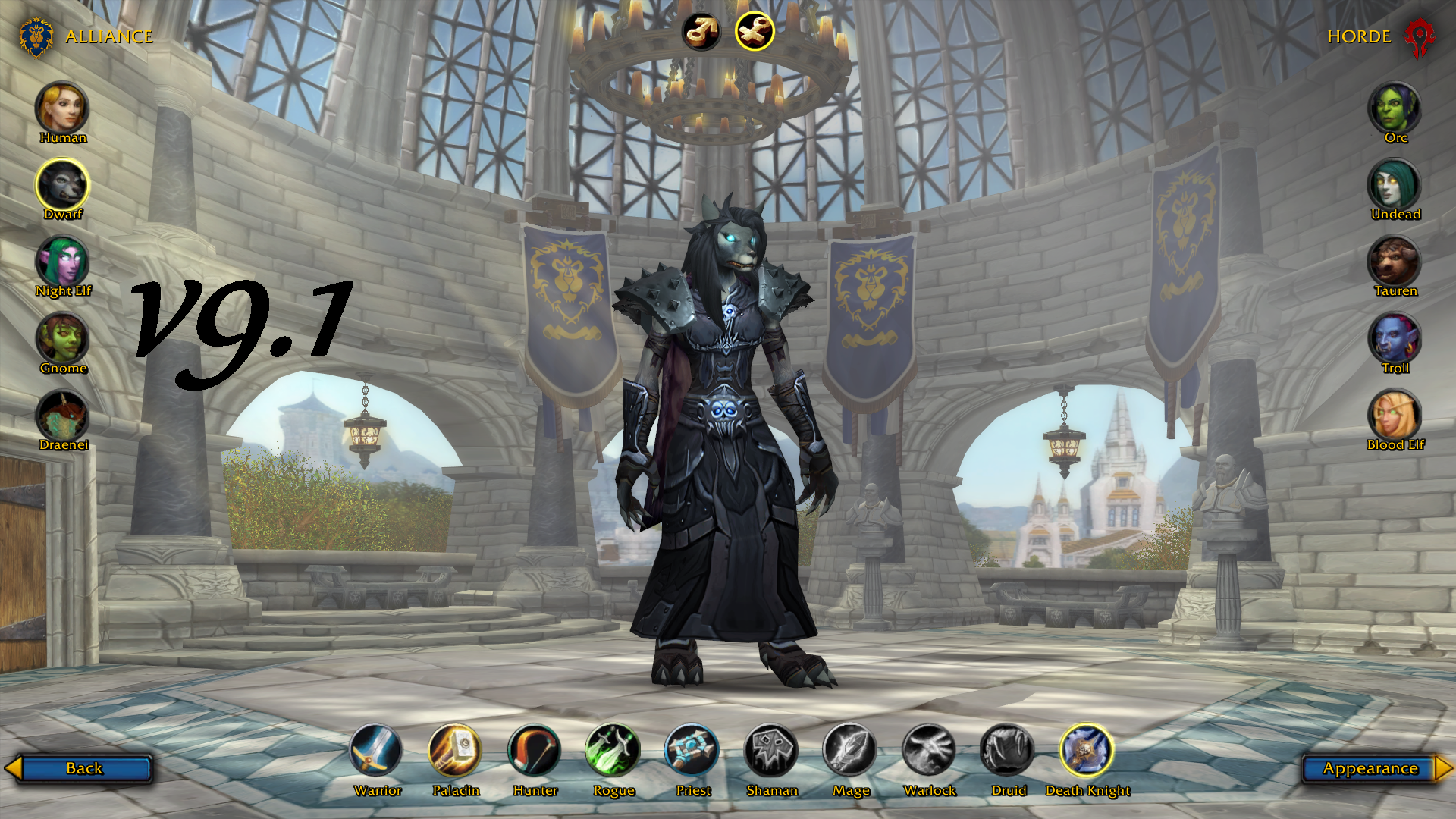Choose the Warrior class icon

pyautogui.click(x=376, y=751)
